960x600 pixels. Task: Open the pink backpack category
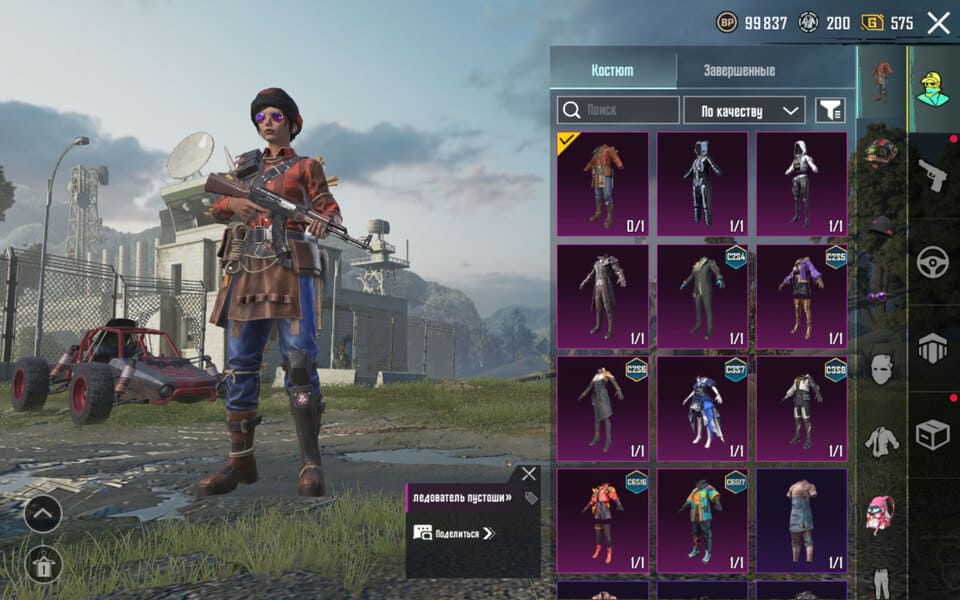click(x=881, y=513)
